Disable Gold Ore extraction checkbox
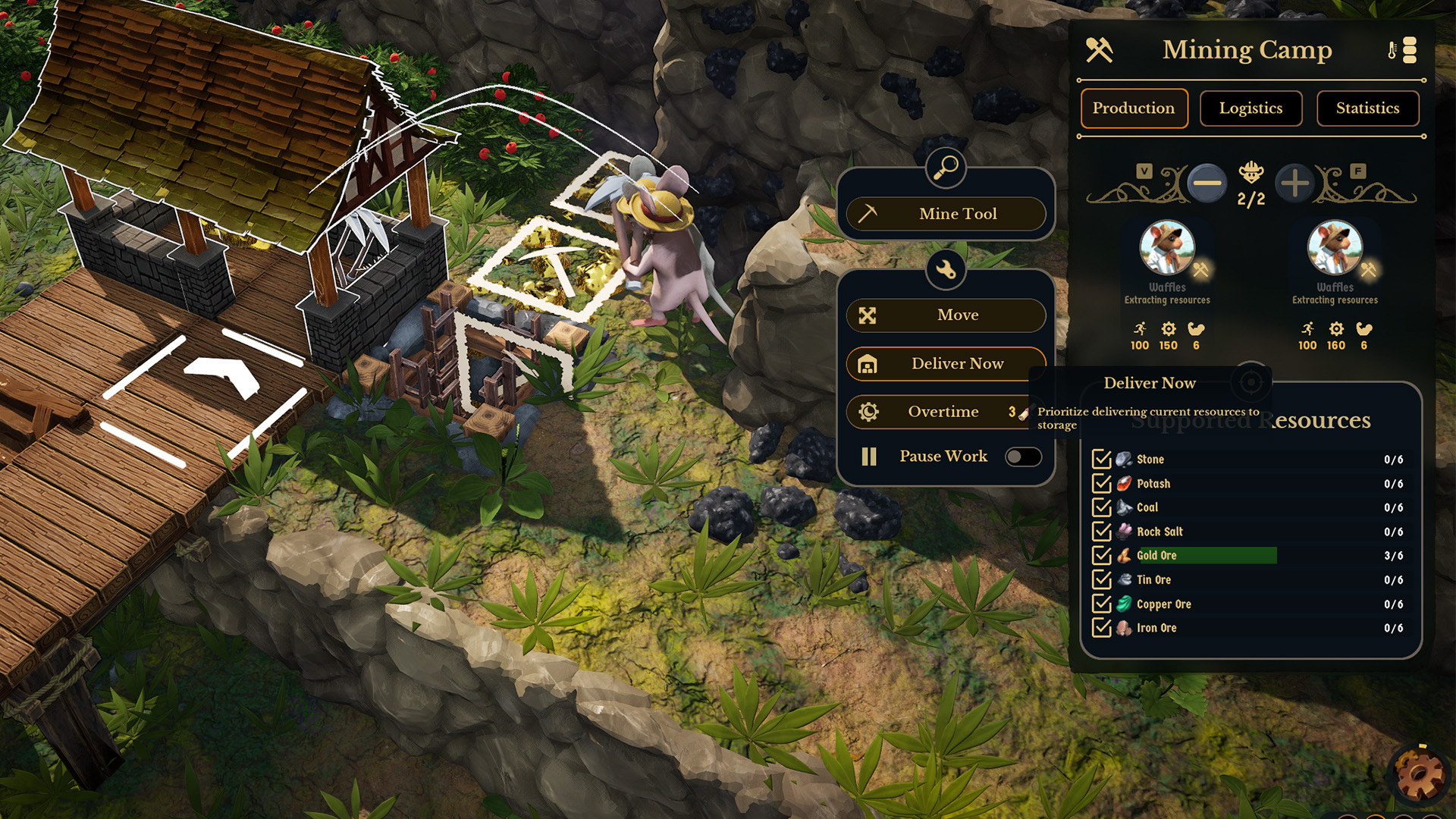Viewport: 1456px width, 819px height. pos(1101,556)
